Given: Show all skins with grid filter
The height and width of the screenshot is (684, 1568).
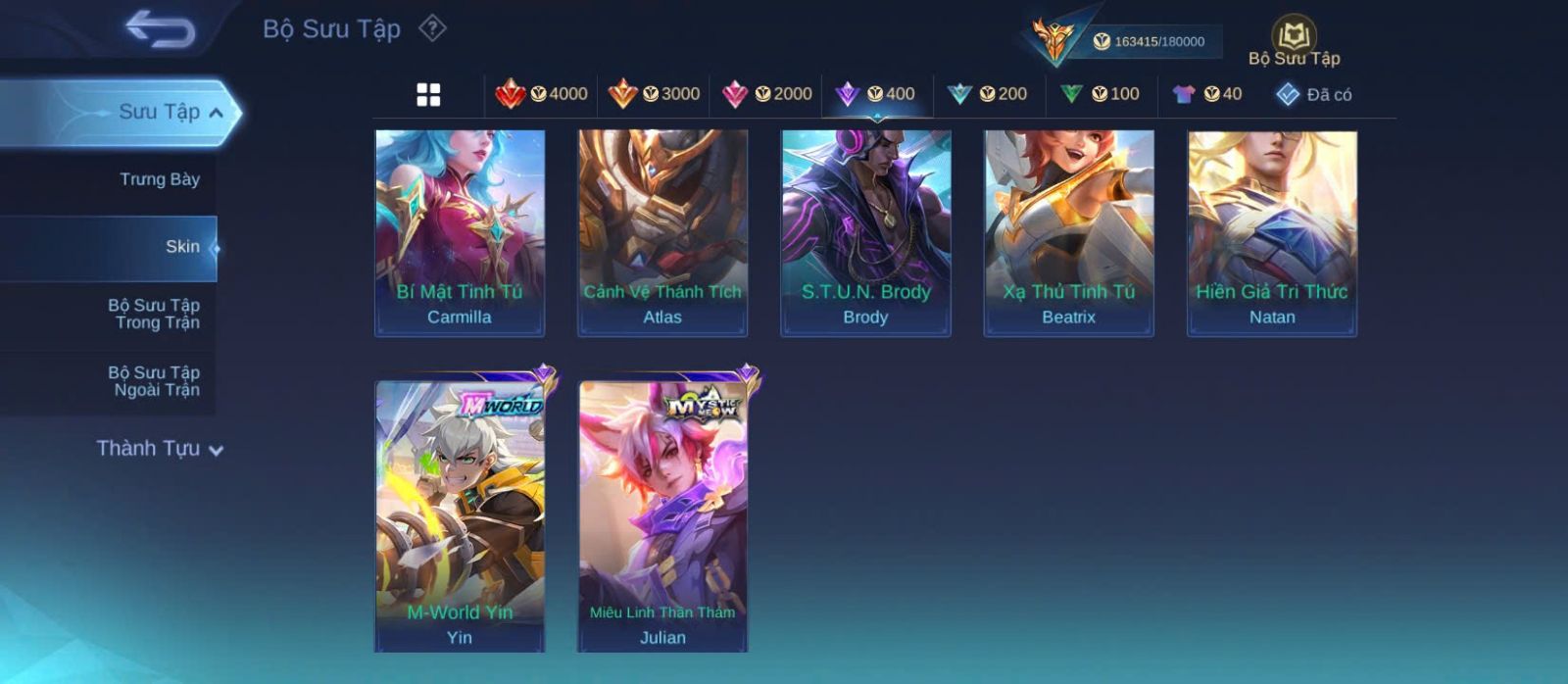Looking at the screenshot, I should coord(428,95).
